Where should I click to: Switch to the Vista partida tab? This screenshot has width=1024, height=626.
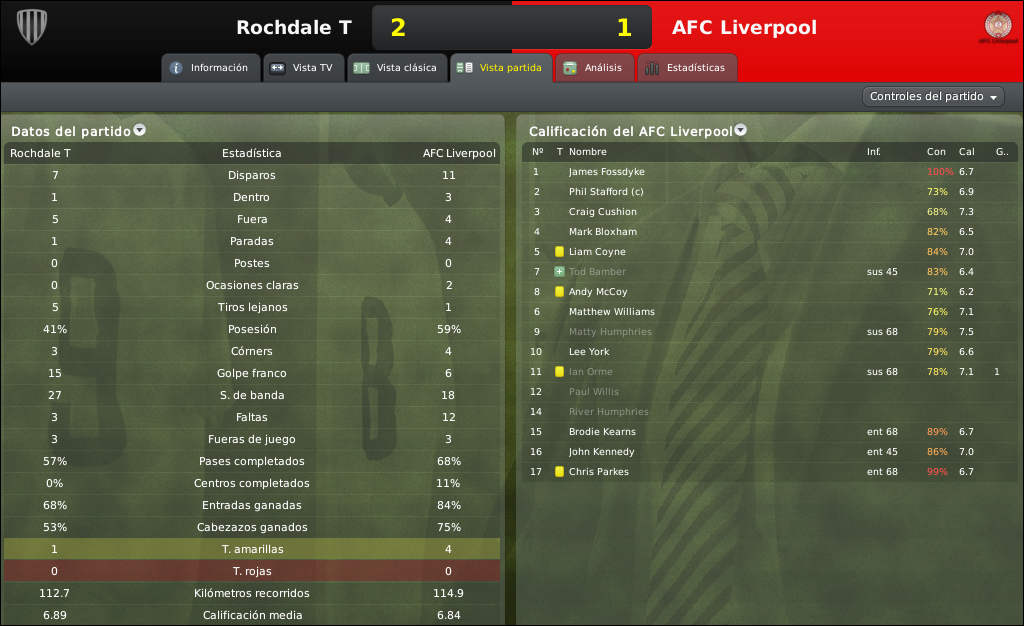[500, 68]
